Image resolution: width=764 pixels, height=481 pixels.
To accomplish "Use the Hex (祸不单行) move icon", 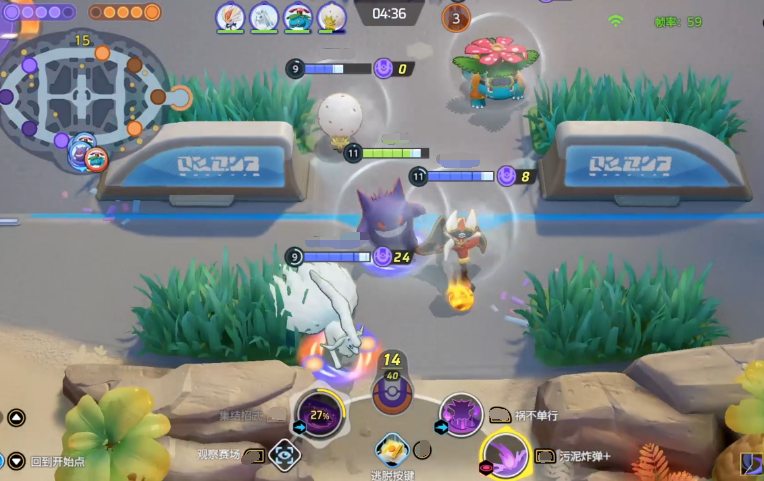I will coord(461,413).
